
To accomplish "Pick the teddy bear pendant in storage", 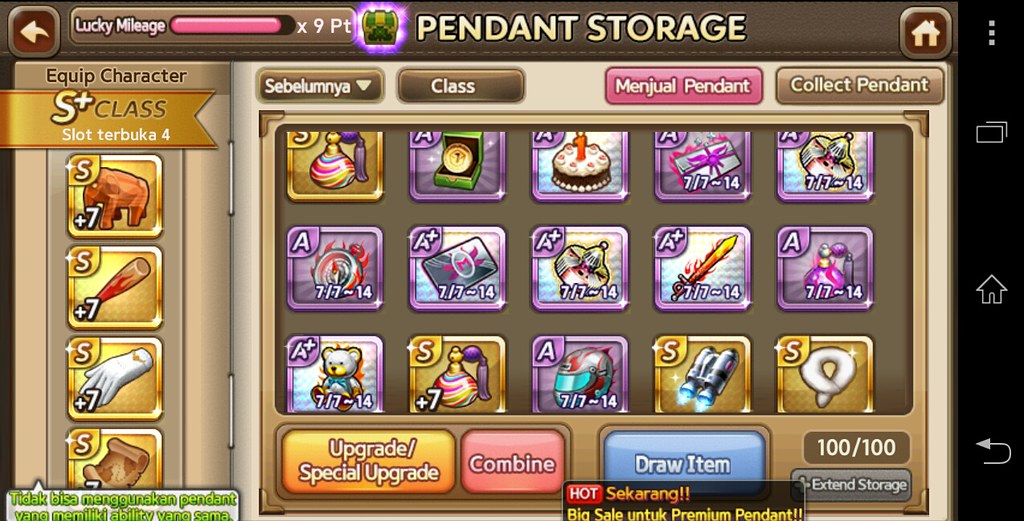I will pyautogui.click(x=335, y=375).
